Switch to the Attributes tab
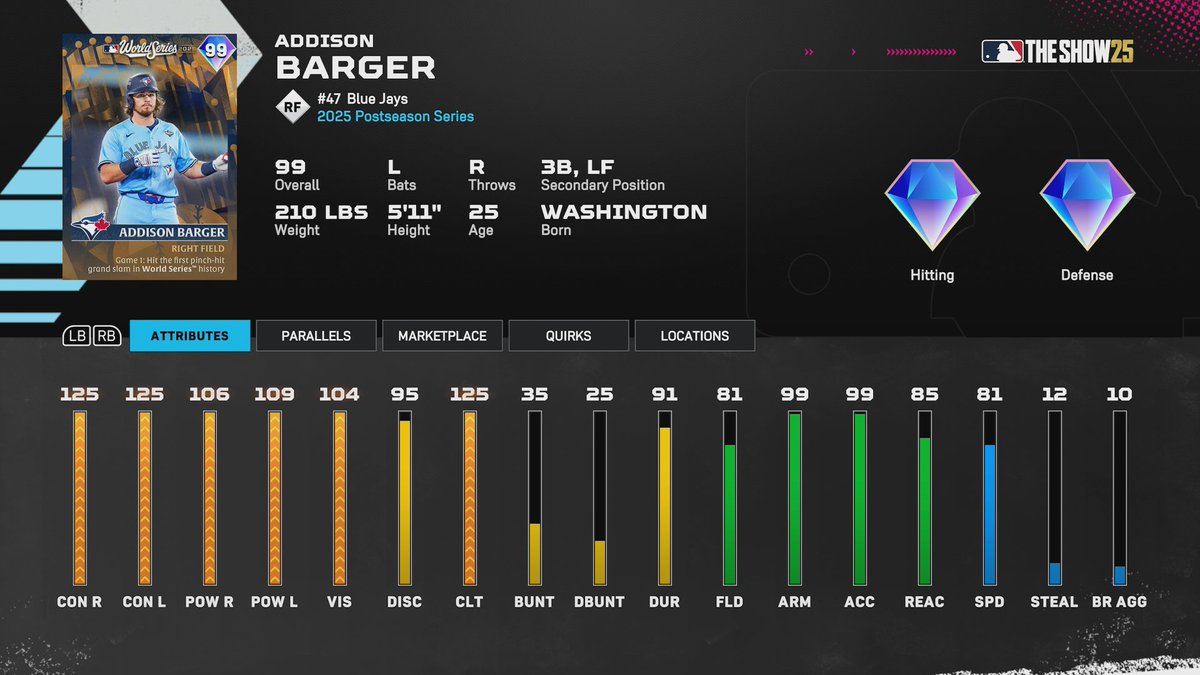The image size is (1200, 675). [189, 336]
